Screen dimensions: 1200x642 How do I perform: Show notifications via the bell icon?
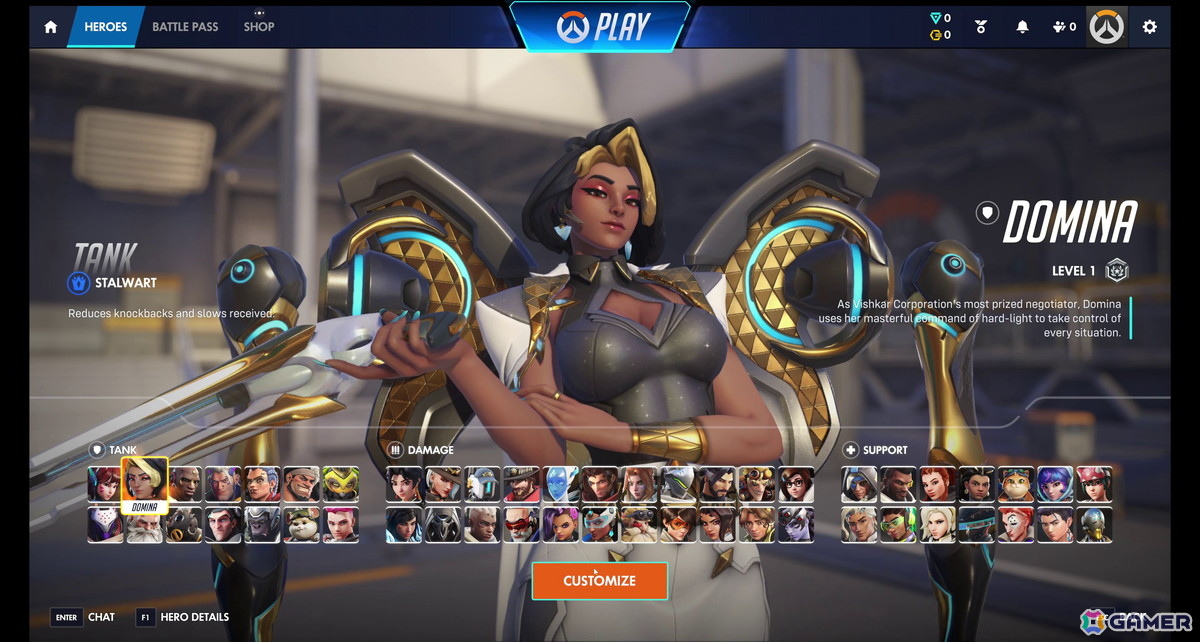coord(1022,27)
